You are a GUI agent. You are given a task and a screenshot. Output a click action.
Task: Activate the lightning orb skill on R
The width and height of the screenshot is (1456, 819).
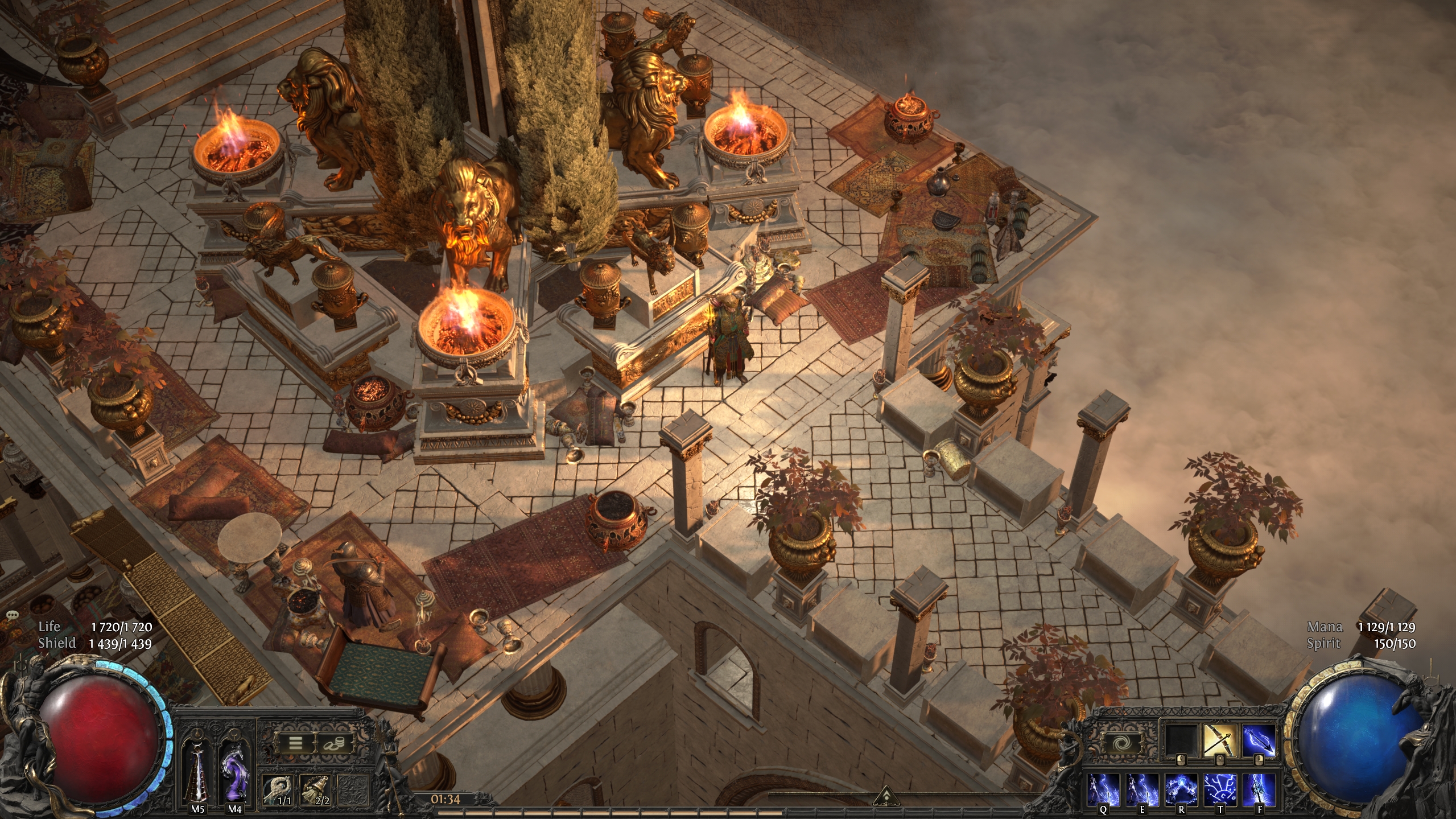click(x=1181, y=789)
